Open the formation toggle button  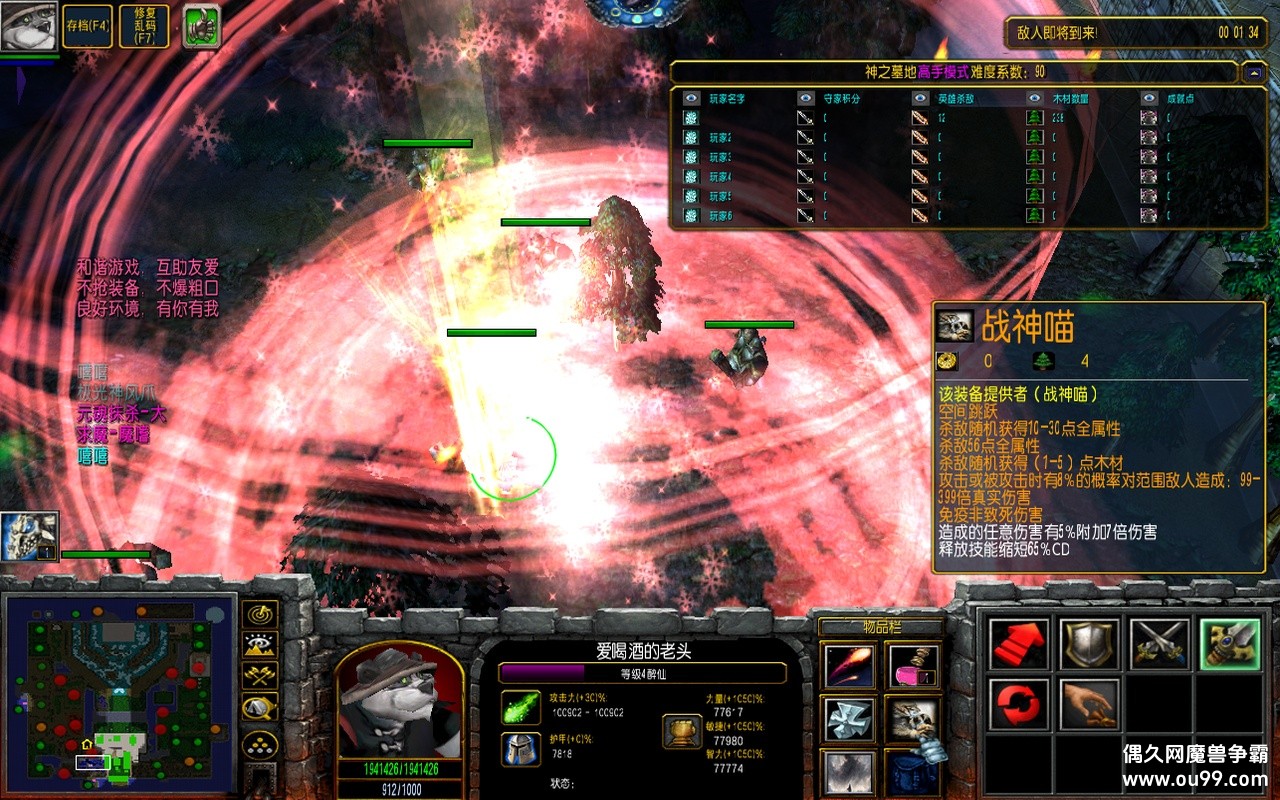pos(261,745)
